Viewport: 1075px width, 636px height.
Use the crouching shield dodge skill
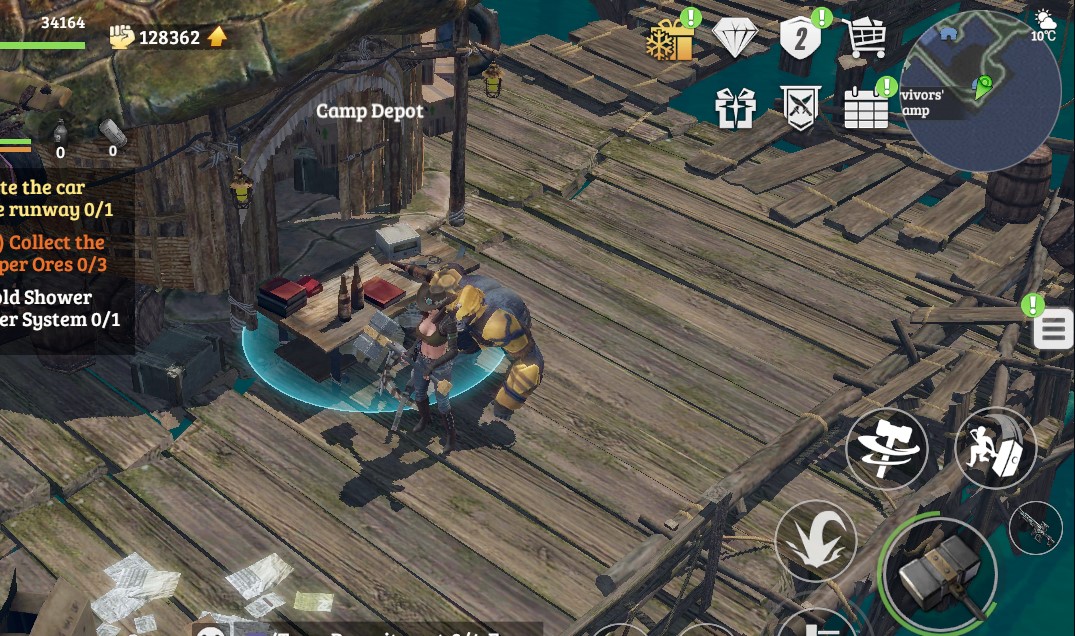[995, 448]
